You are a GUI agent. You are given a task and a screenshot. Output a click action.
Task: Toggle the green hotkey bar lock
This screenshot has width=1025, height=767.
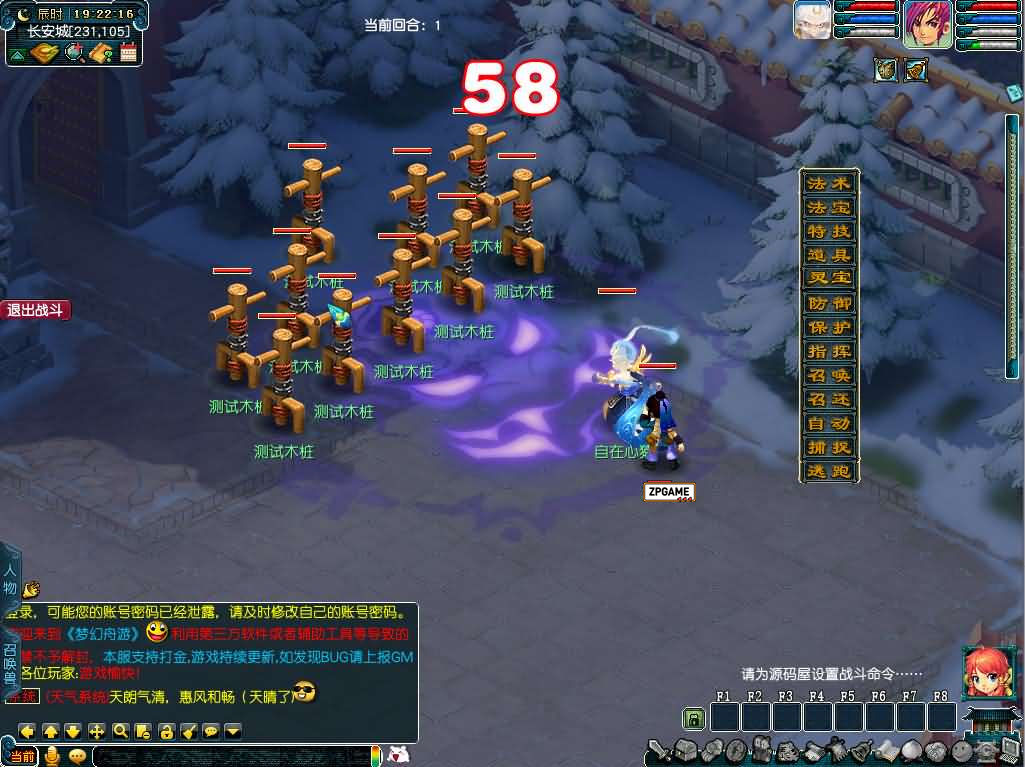coord(692,718)
